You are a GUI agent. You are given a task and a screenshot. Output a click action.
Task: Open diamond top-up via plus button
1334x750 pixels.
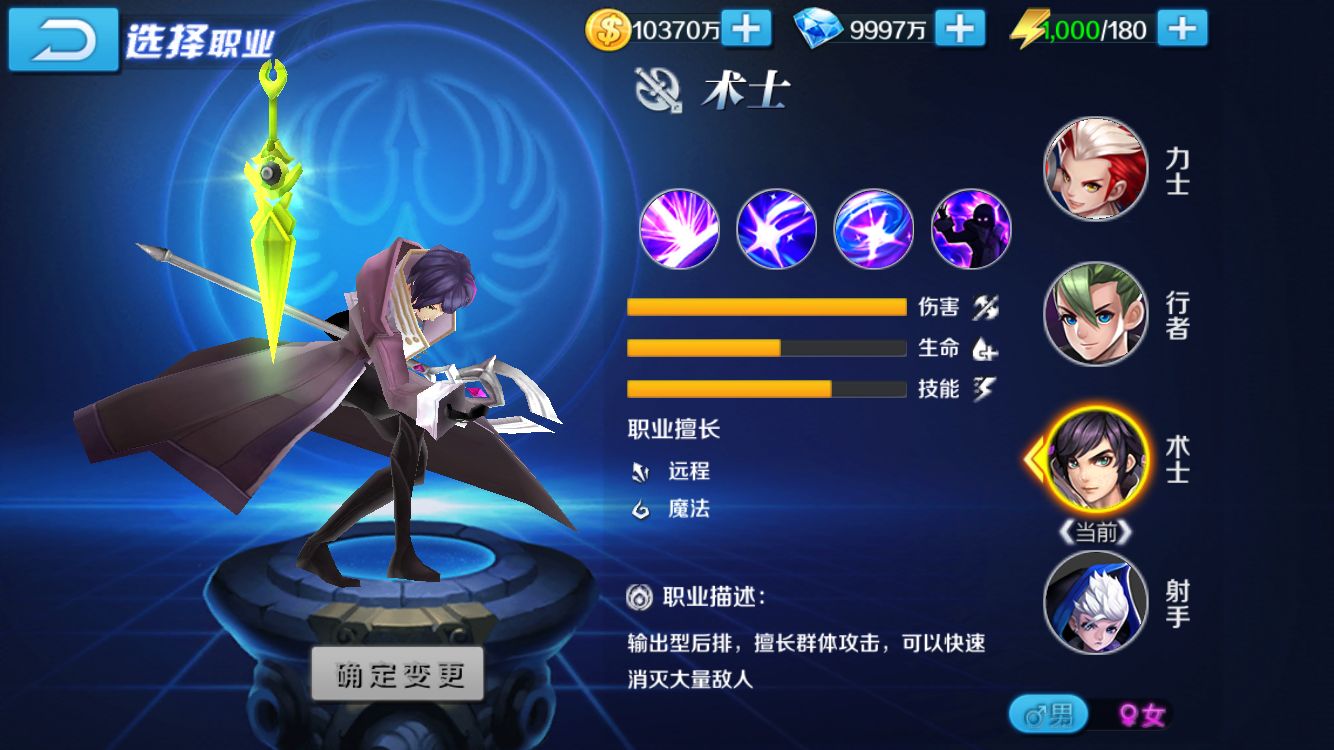tap(965, 29)
